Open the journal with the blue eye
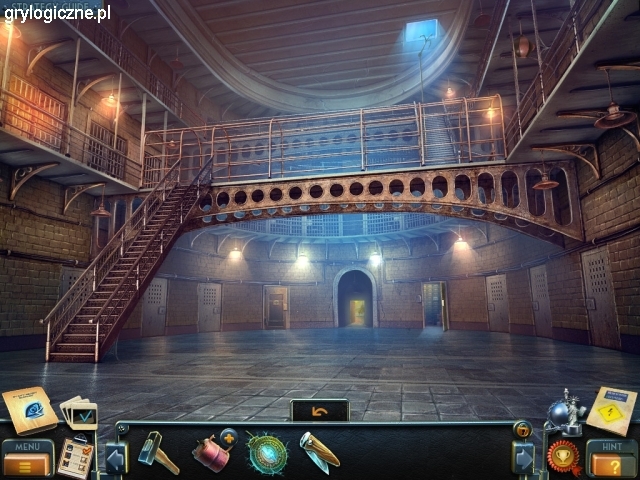Screen dimensions: 640x480 (x=29, y=410)
